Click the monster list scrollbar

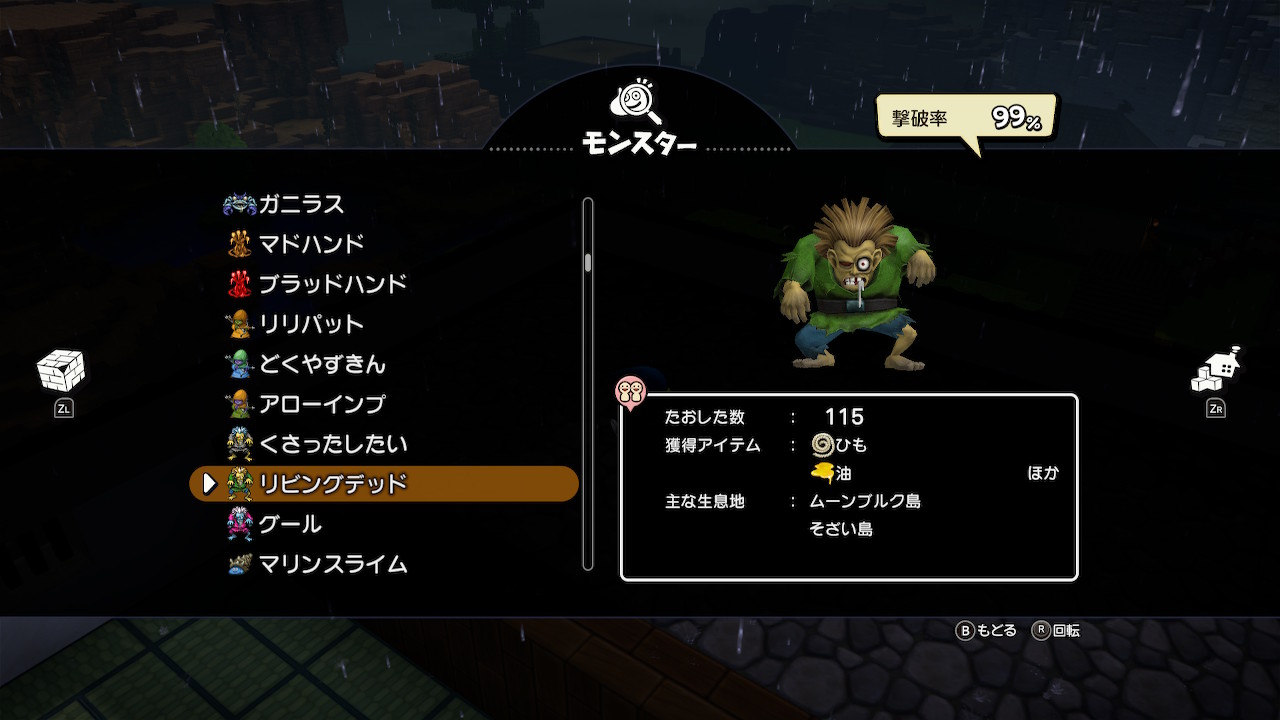tap(588, 384)
